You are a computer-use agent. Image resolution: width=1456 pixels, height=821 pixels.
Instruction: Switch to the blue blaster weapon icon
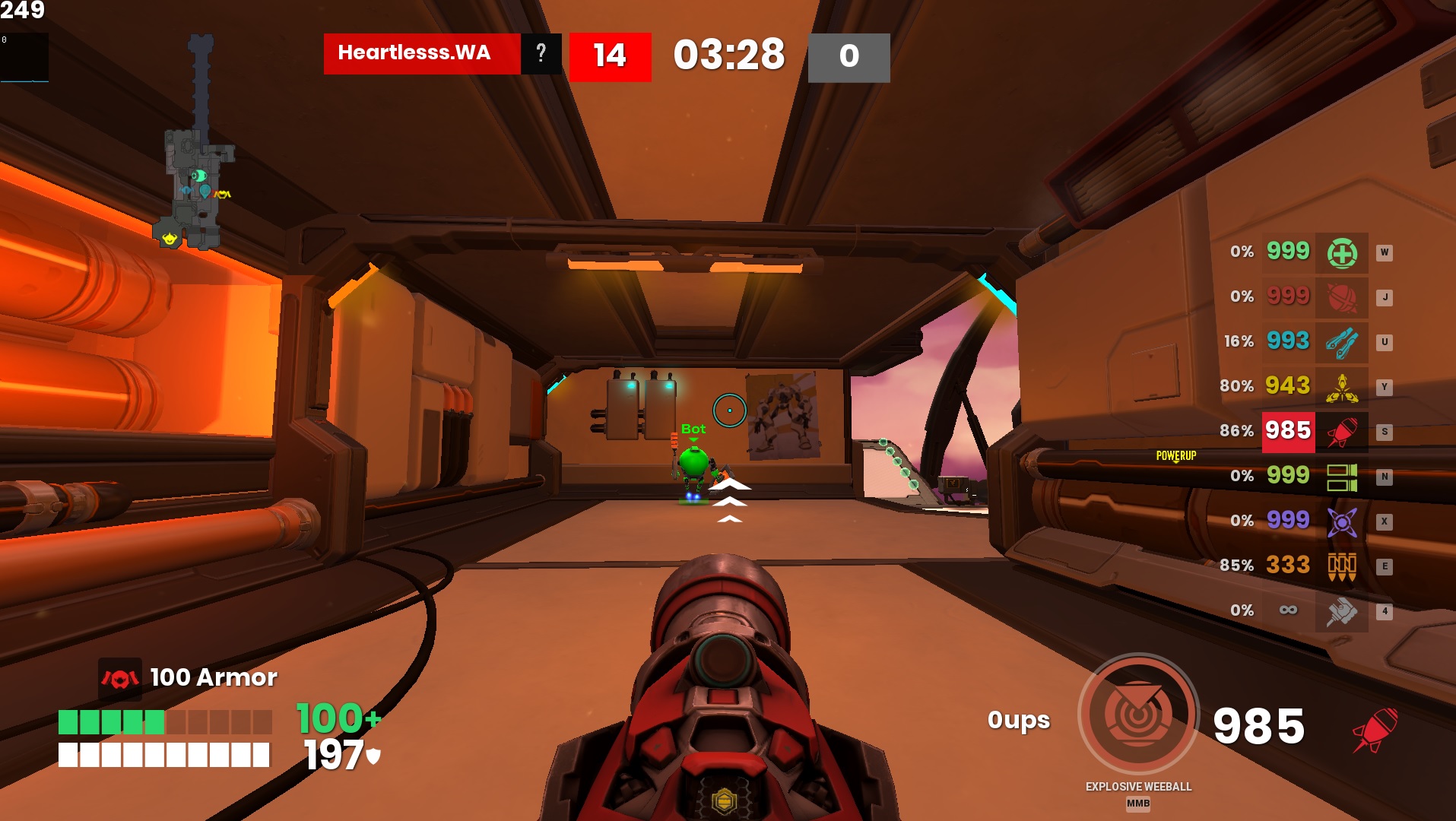point(1341,342)
